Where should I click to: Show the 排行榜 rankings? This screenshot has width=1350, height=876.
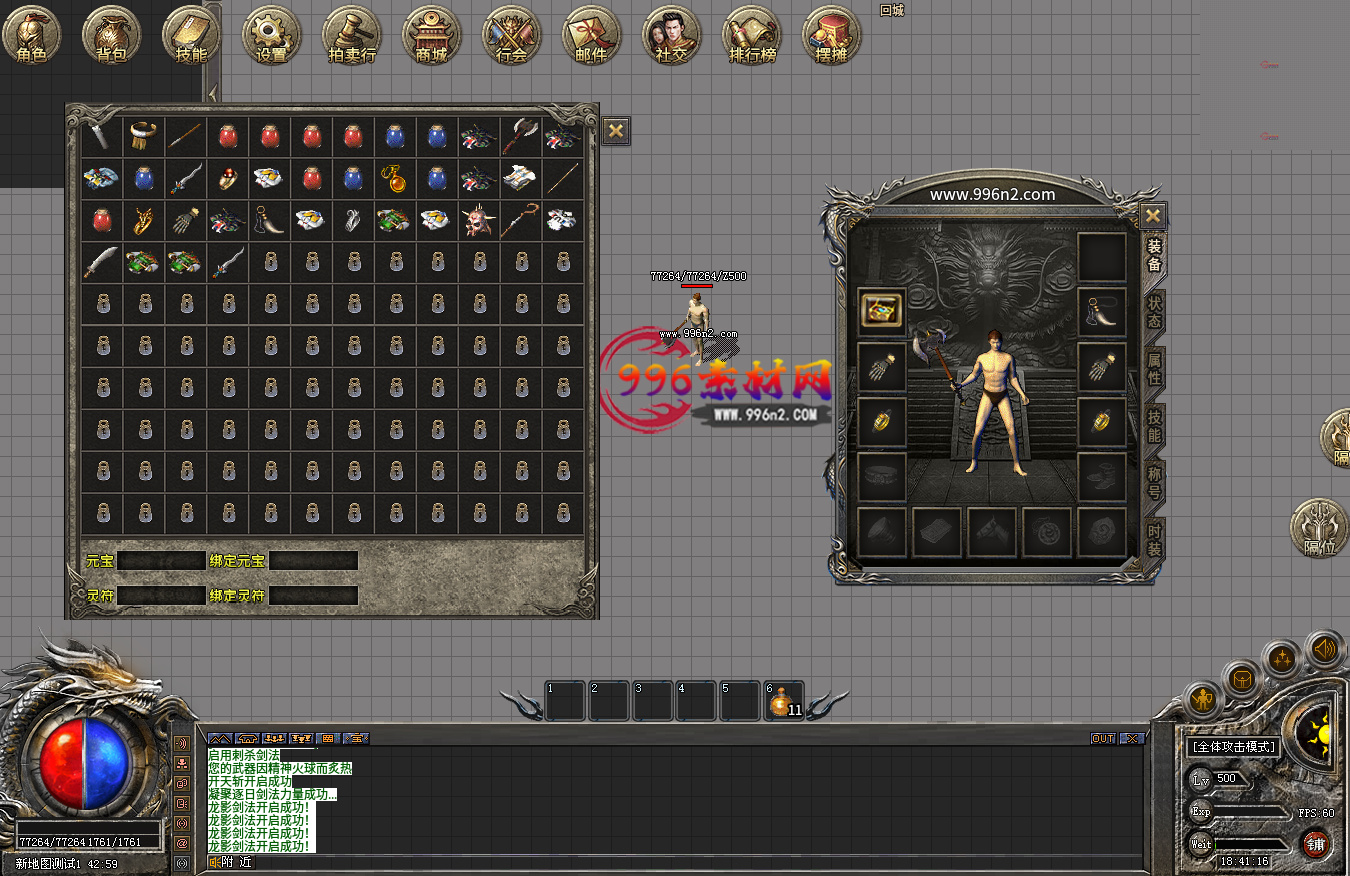point(751,36)
